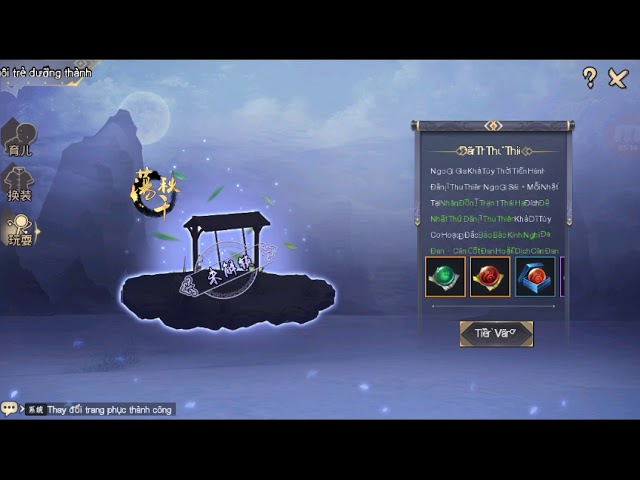
Task: Select the red swirl orb reward item
Action: (x=490, y=277)
